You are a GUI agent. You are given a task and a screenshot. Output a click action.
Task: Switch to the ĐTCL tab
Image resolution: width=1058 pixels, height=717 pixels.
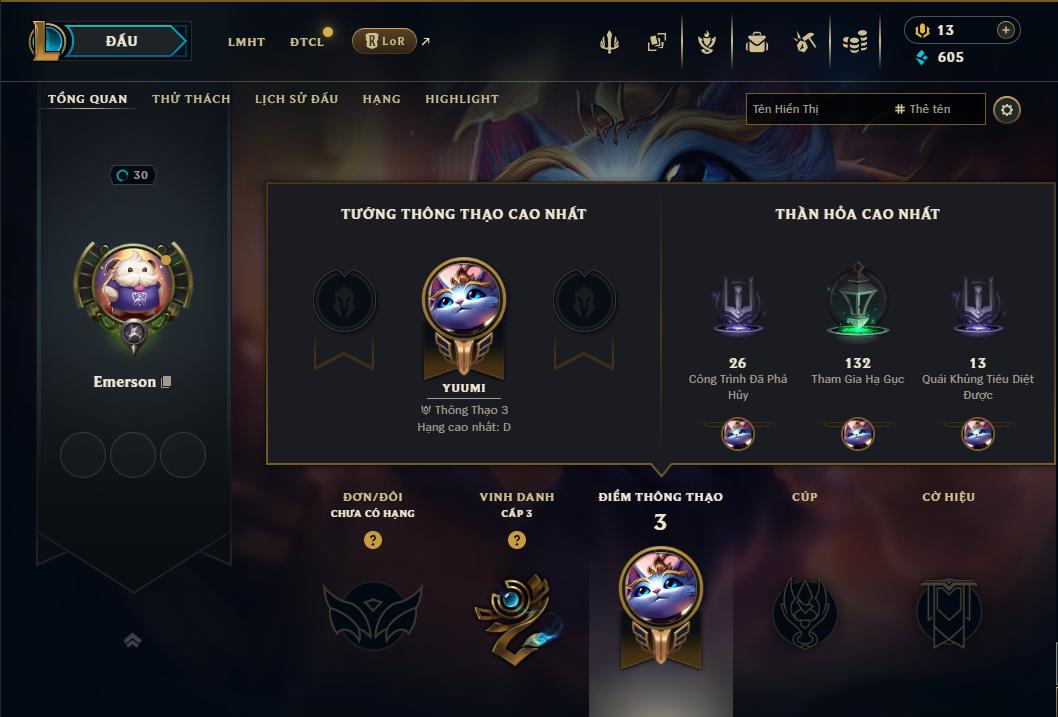click(306, 42)
